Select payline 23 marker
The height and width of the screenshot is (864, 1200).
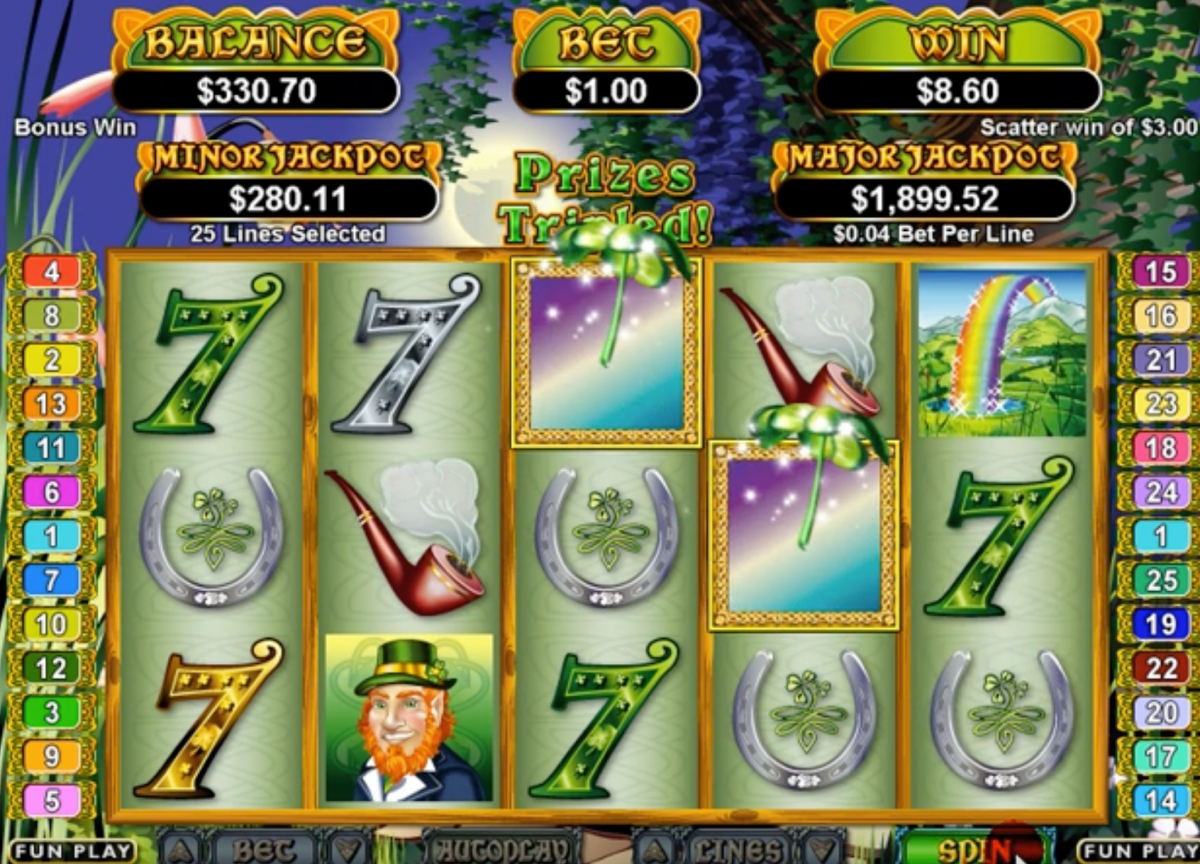1160,404
